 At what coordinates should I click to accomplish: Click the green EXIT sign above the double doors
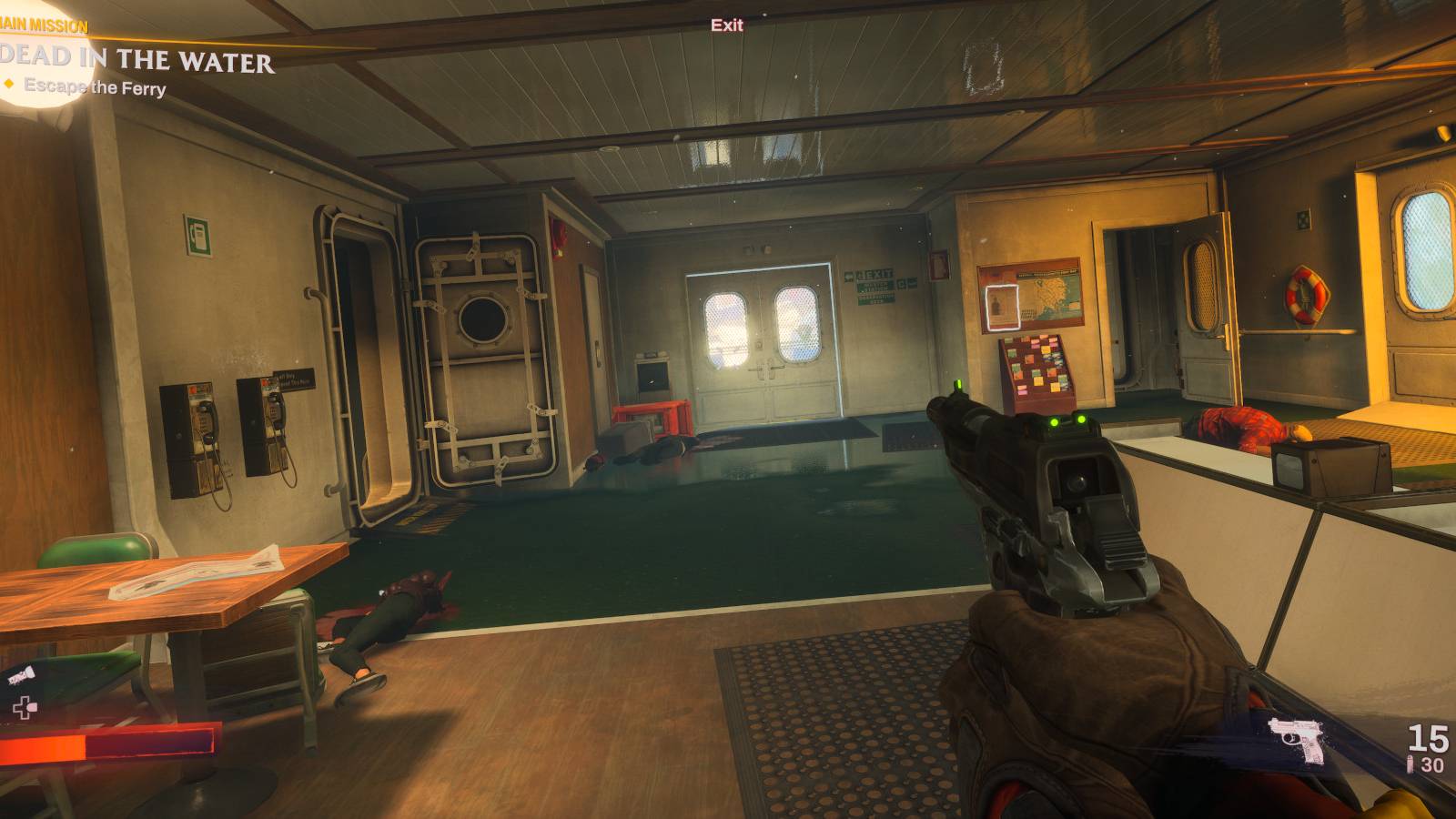(876, 276)
